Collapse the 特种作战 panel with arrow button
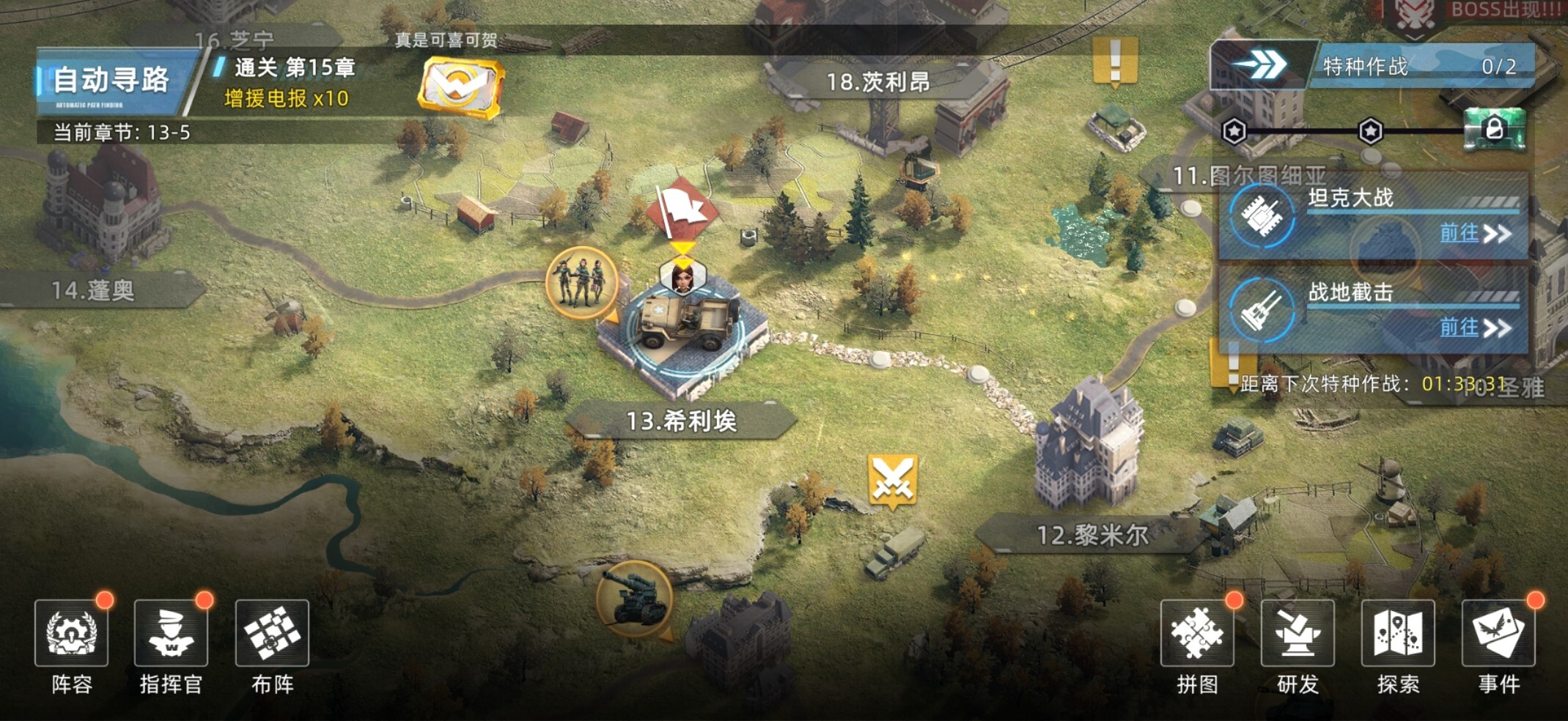Viewport: 1568px width, 721px height. [1260, 65]
